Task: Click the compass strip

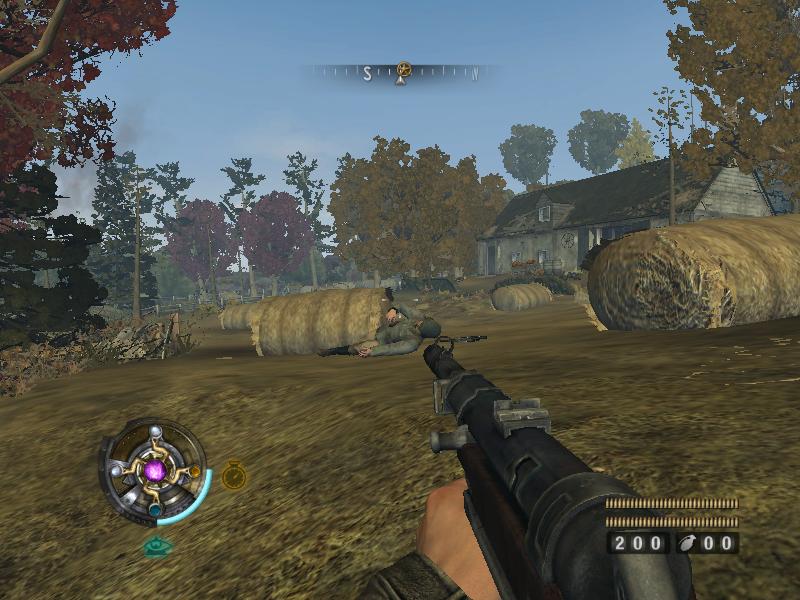Action: click(x=400, y=73)
